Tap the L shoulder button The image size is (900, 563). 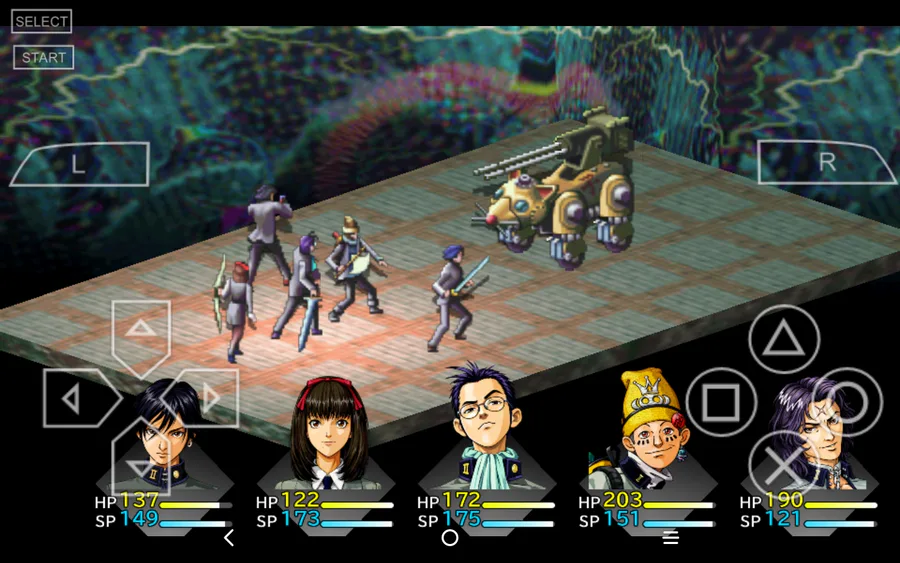[x=79, y=164]
